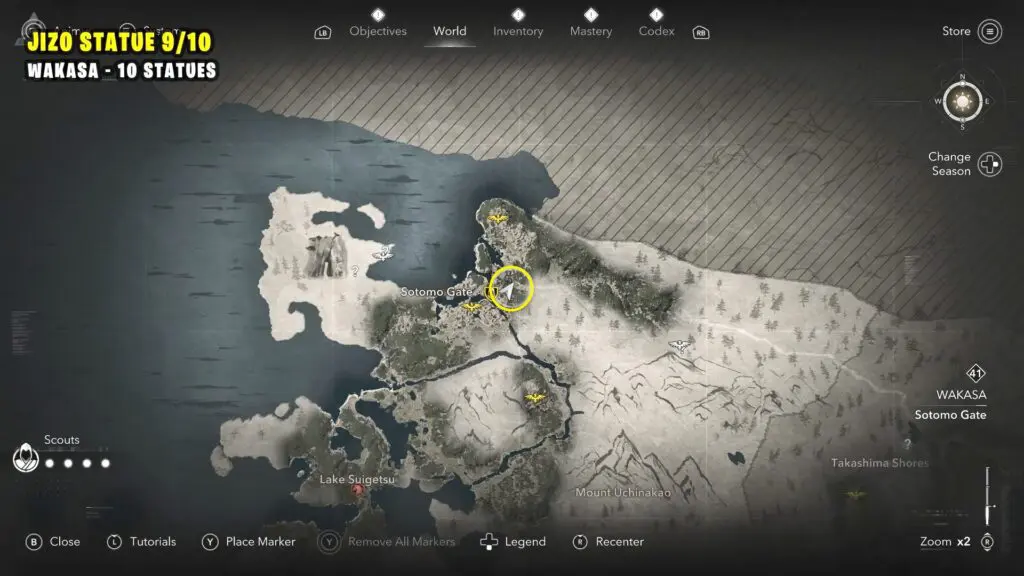Click the player arrow marker at Sotomo Gate
Image resolution: width=1024 pixels, height=576 pixels.
pyautogui.click(x=510, y=290)
